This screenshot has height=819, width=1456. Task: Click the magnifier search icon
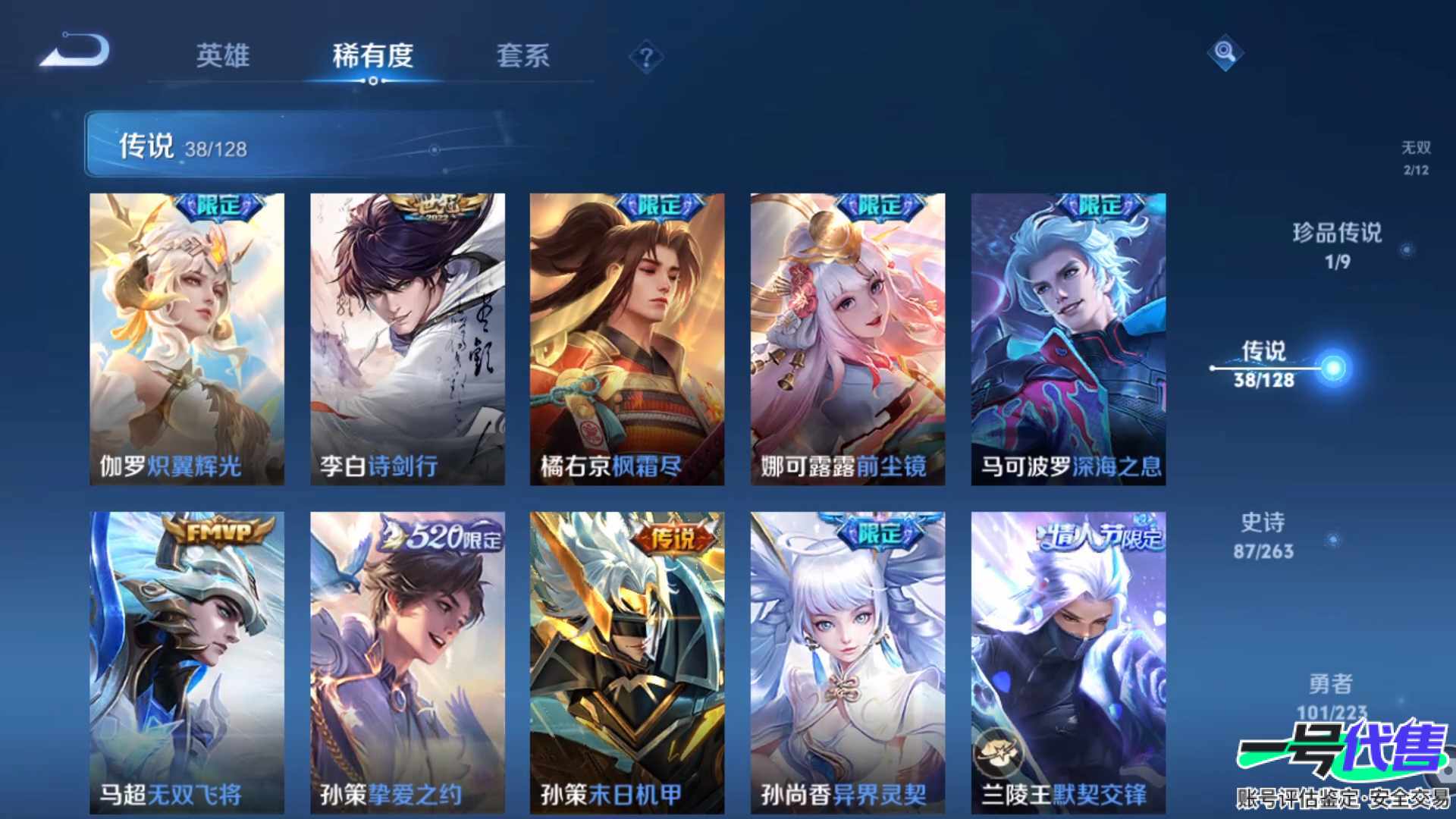(1225, 53)
